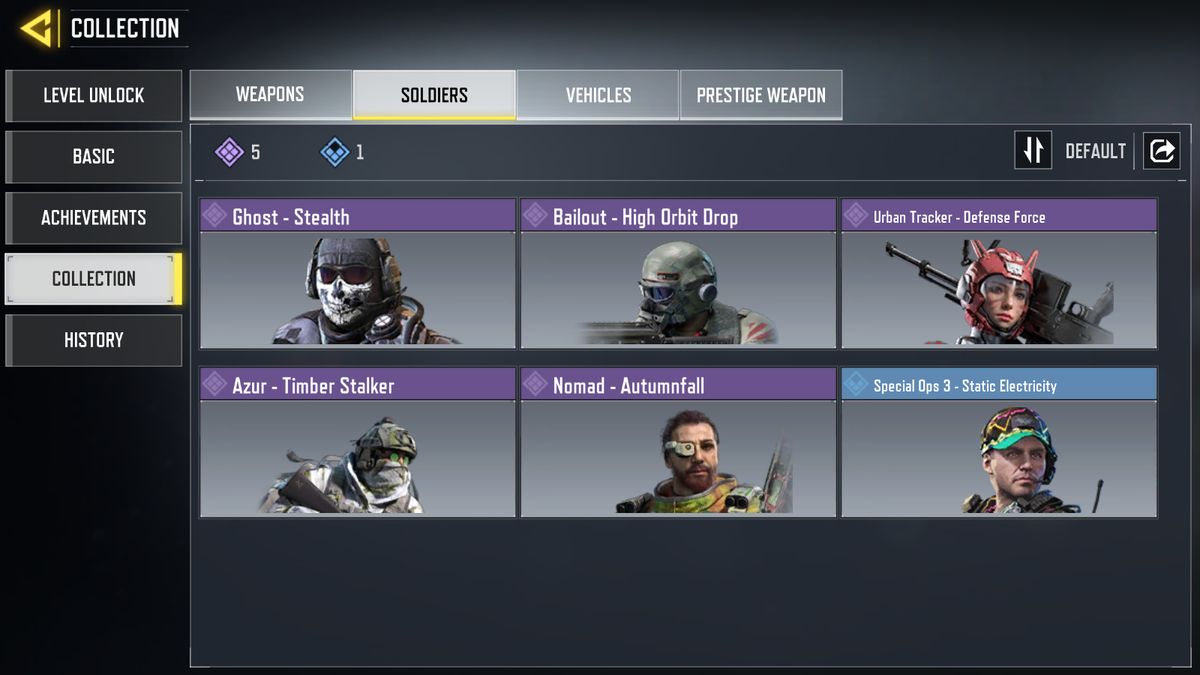Show the History section
Screen dimensions: 1200x675
(x=93, y=340)
